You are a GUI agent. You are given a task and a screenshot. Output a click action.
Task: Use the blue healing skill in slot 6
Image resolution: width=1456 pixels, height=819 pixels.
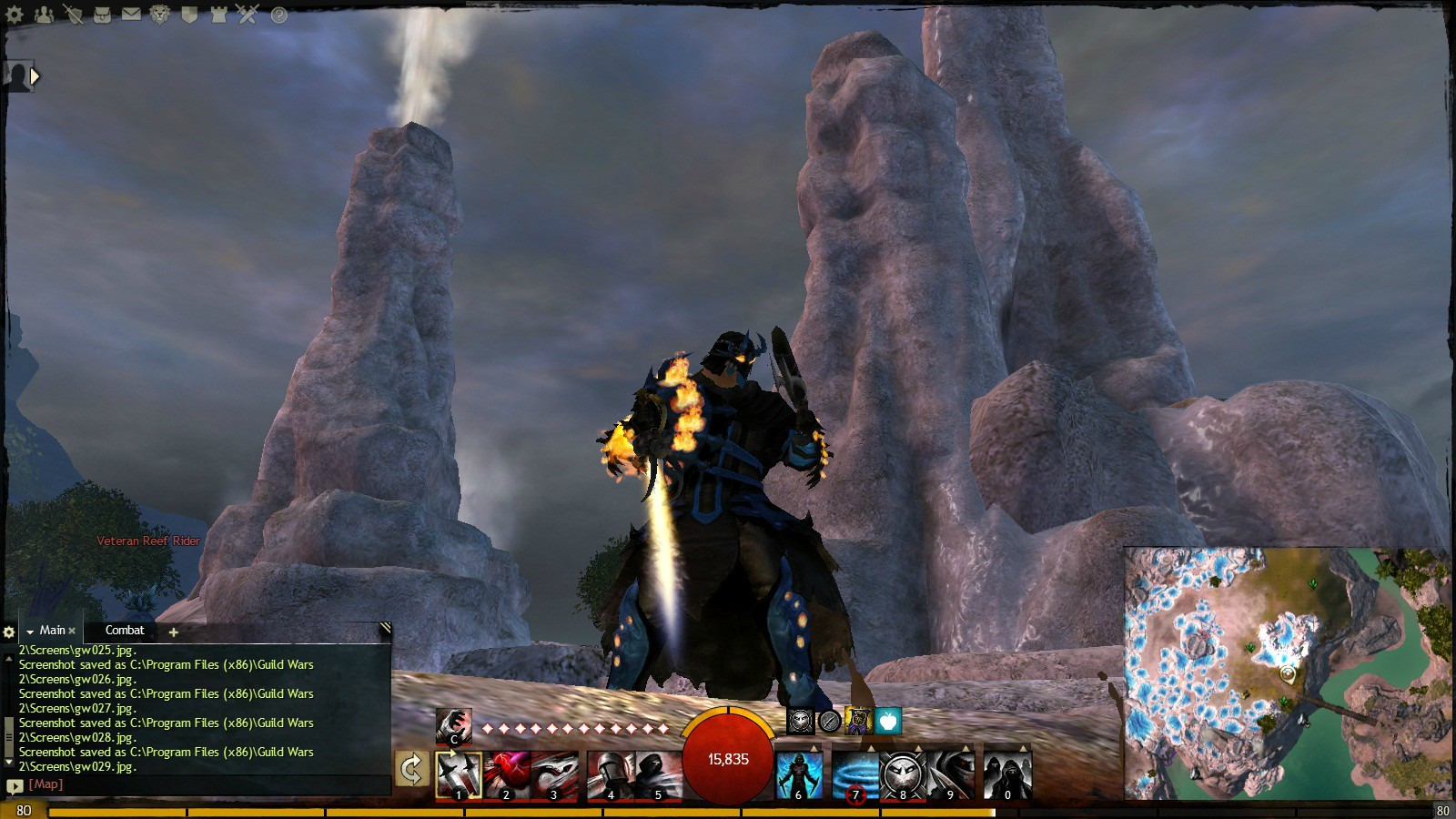799,774
